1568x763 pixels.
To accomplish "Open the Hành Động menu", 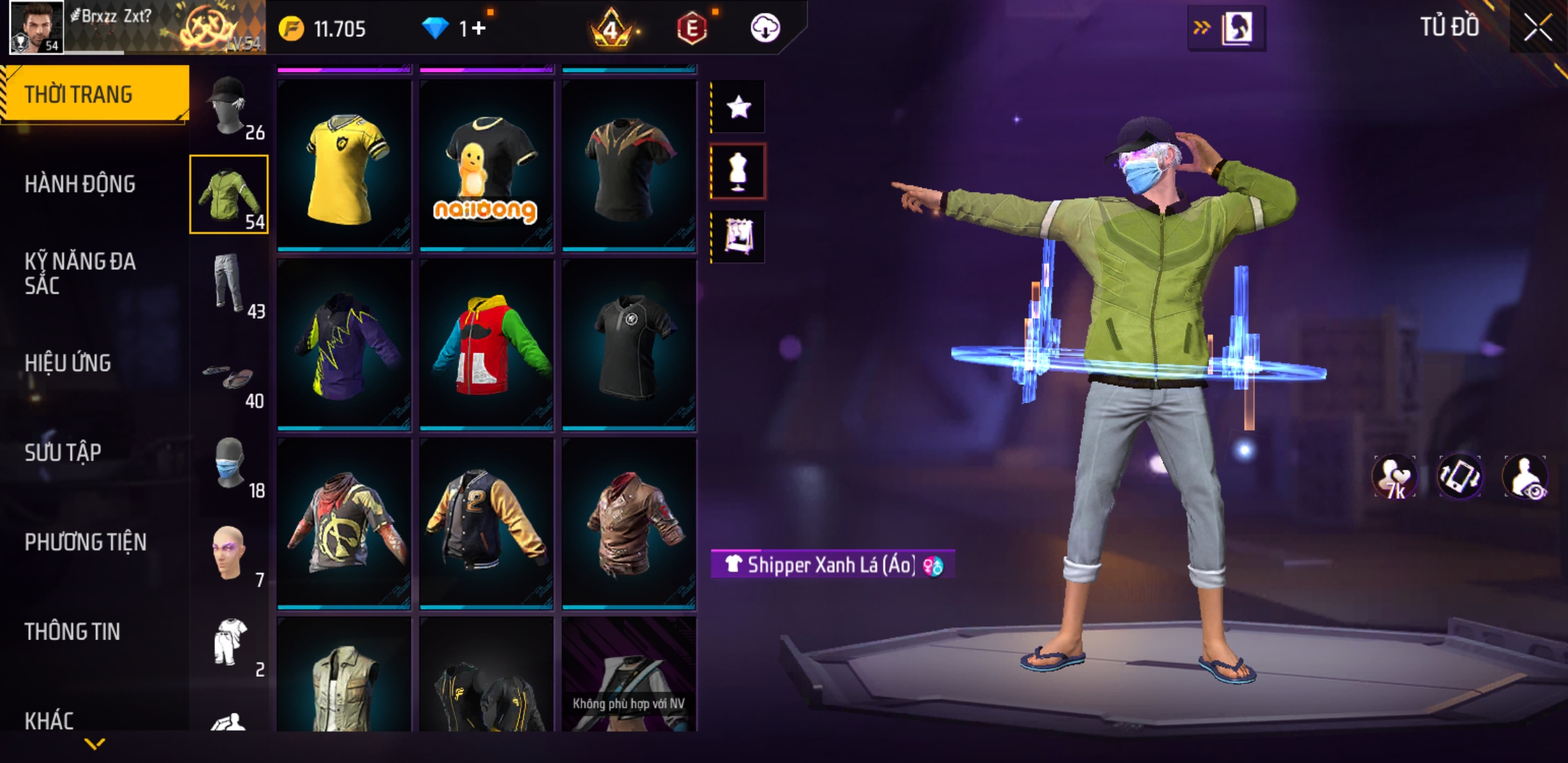I will point(80,184).
